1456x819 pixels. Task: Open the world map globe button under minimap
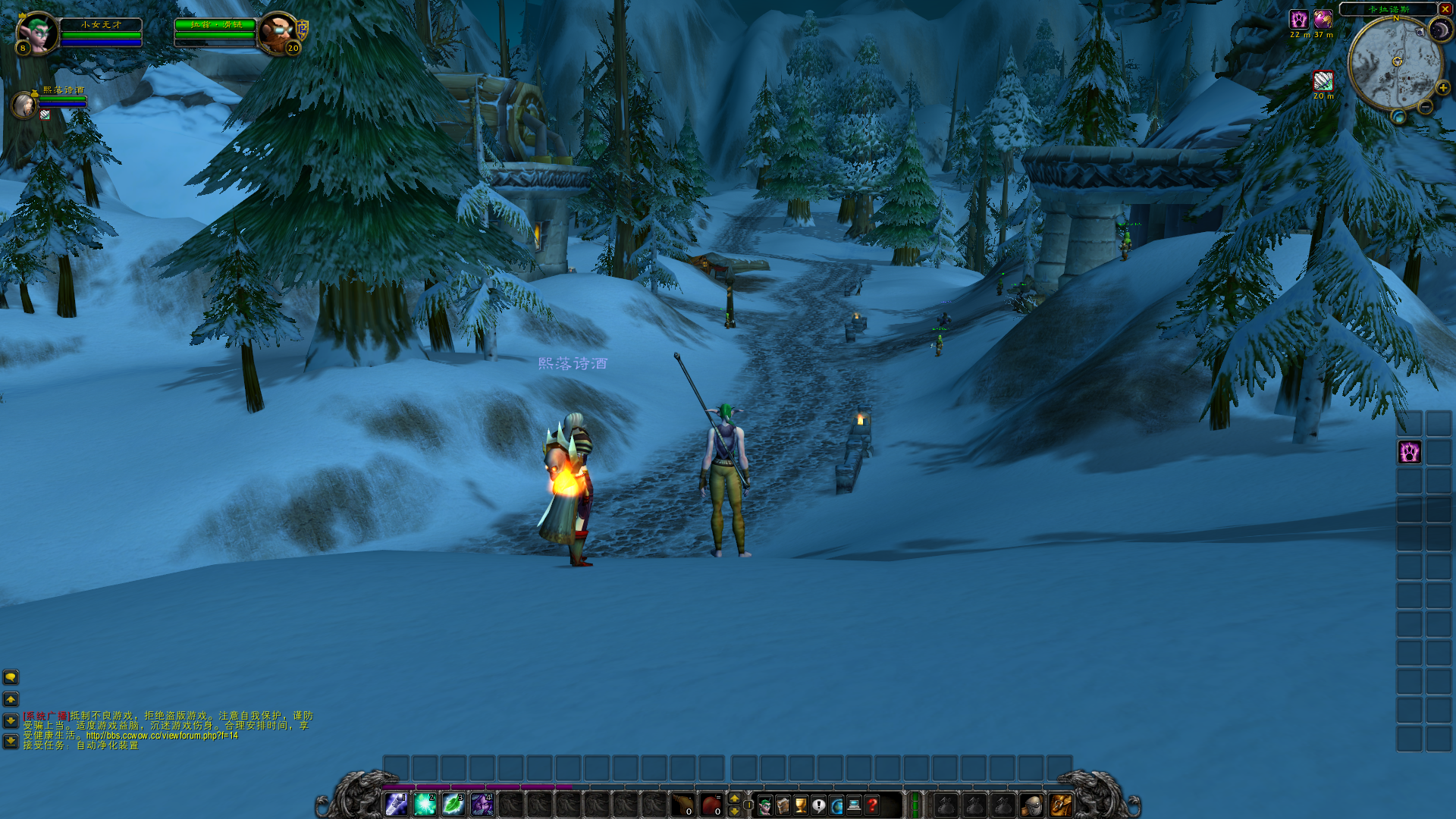tap(1399, 117)
